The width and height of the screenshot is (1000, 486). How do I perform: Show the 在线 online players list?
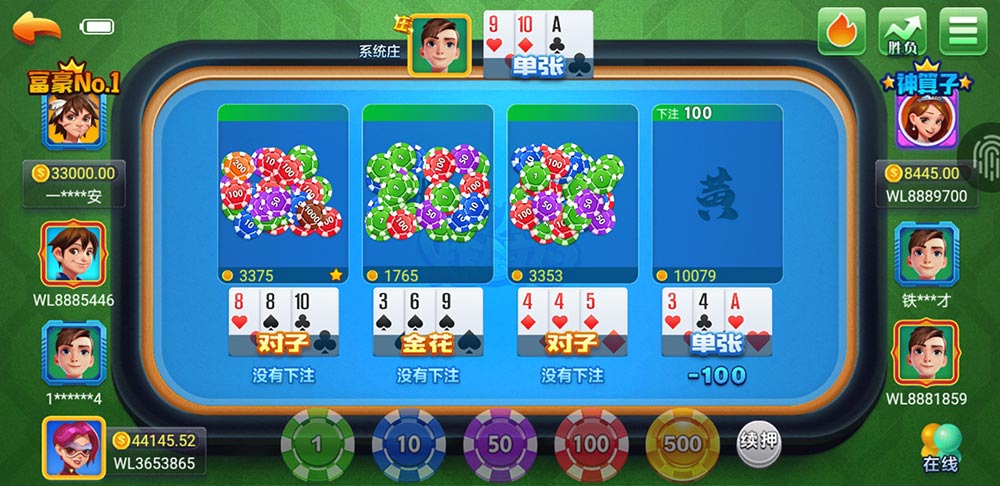pos(940,448)
